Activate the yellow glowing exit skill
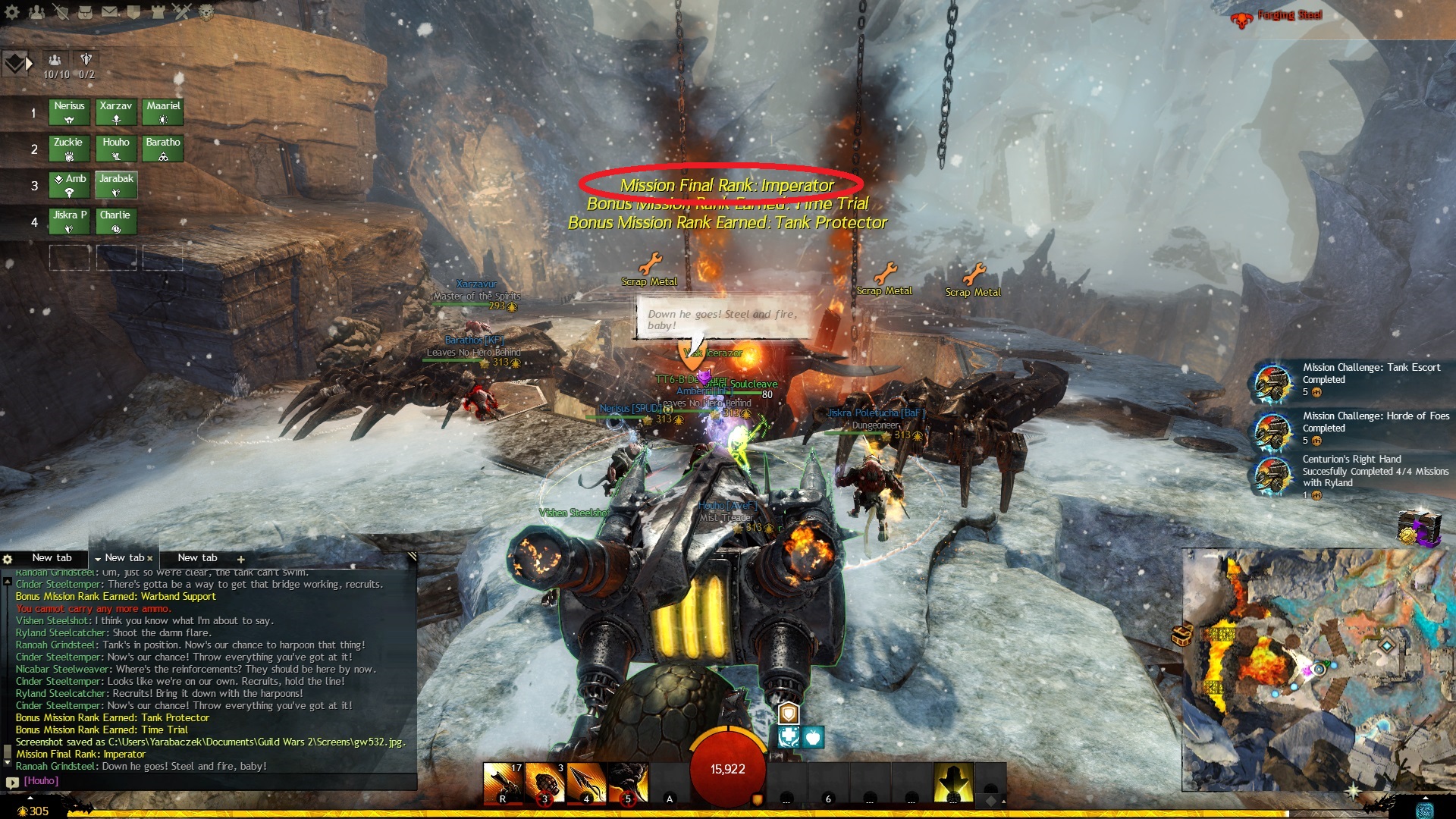 [x=953, y=783]
